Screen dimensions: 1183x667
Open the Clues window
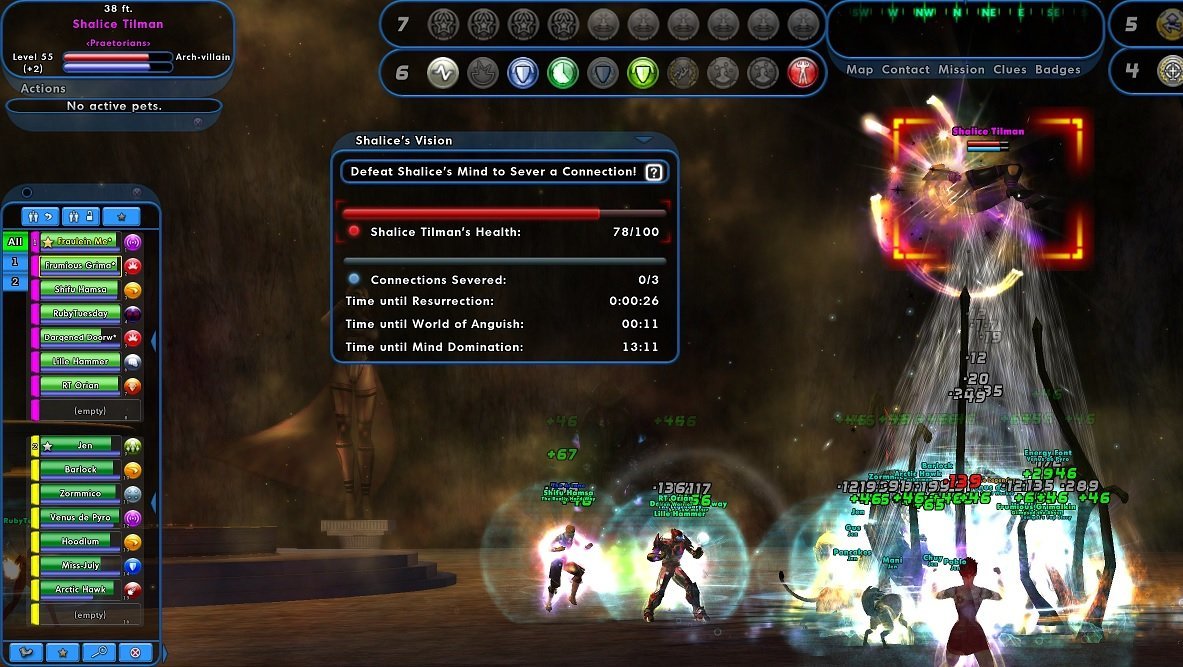1010,70
